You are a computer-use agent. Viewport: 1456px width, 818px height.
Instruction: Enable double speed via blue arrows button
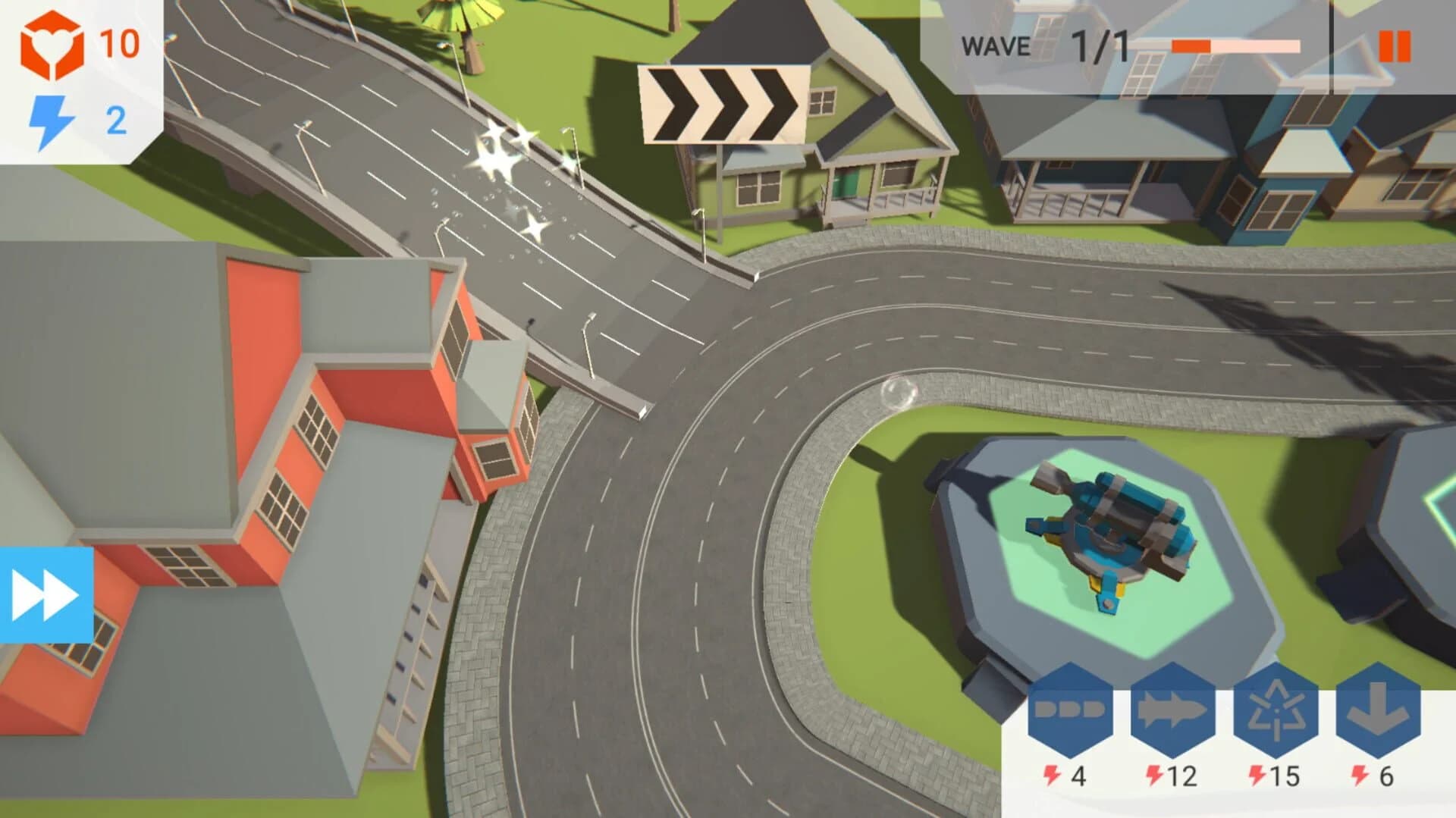[x=45, y=594]
